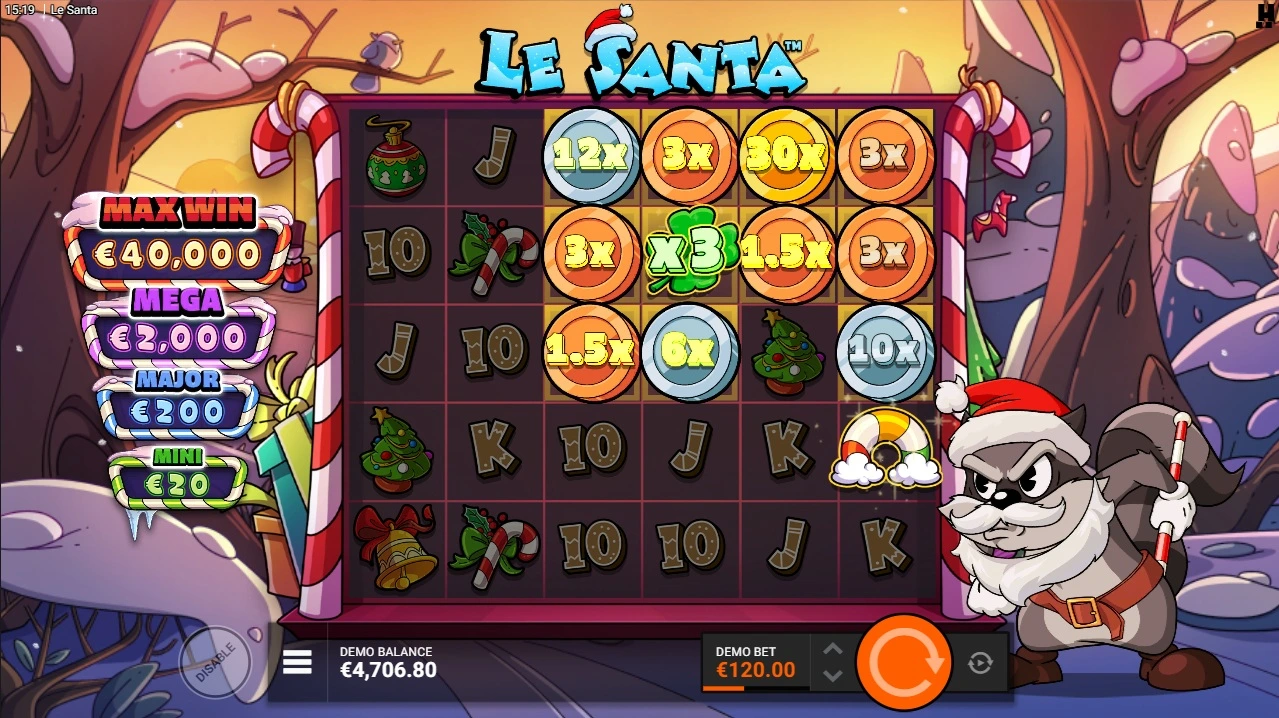Click the round Disable button
The width and height of the screenshot is (1279, 718).
[215, 661]
